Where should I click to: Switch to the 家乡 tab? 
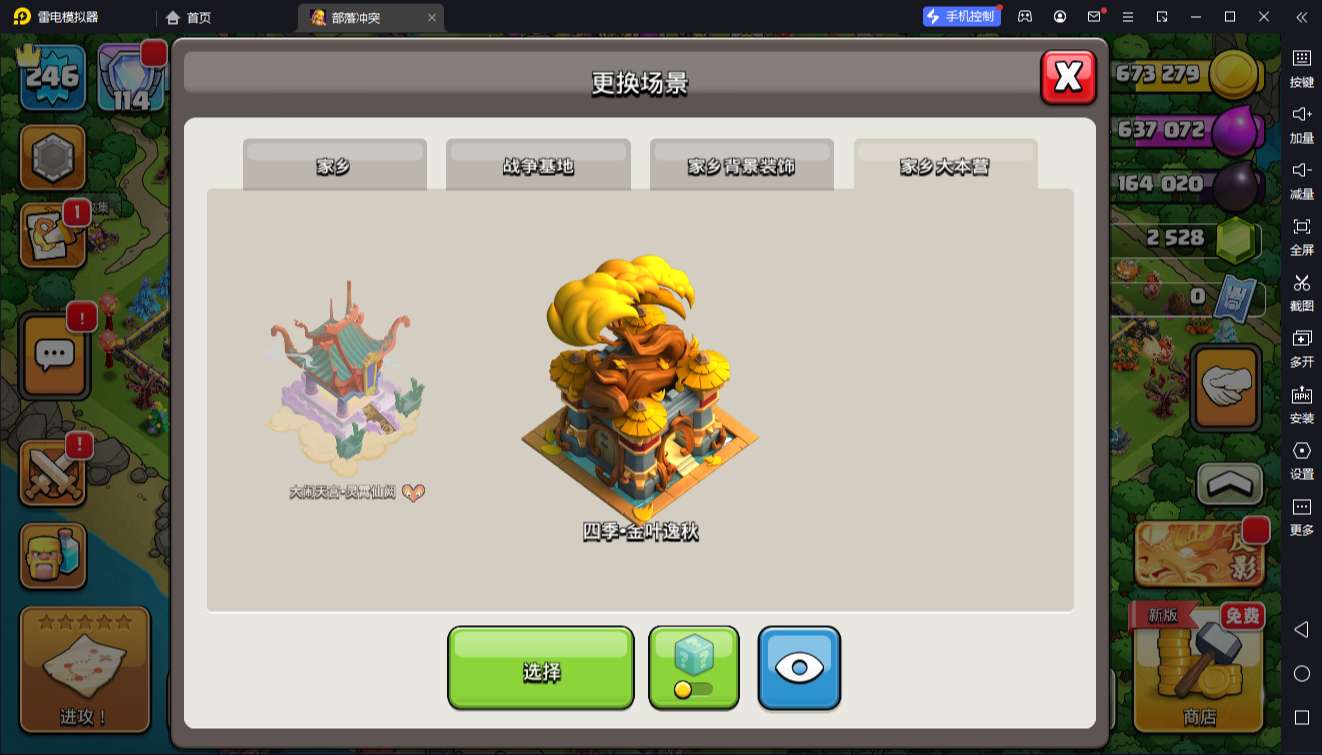[334, 165]
